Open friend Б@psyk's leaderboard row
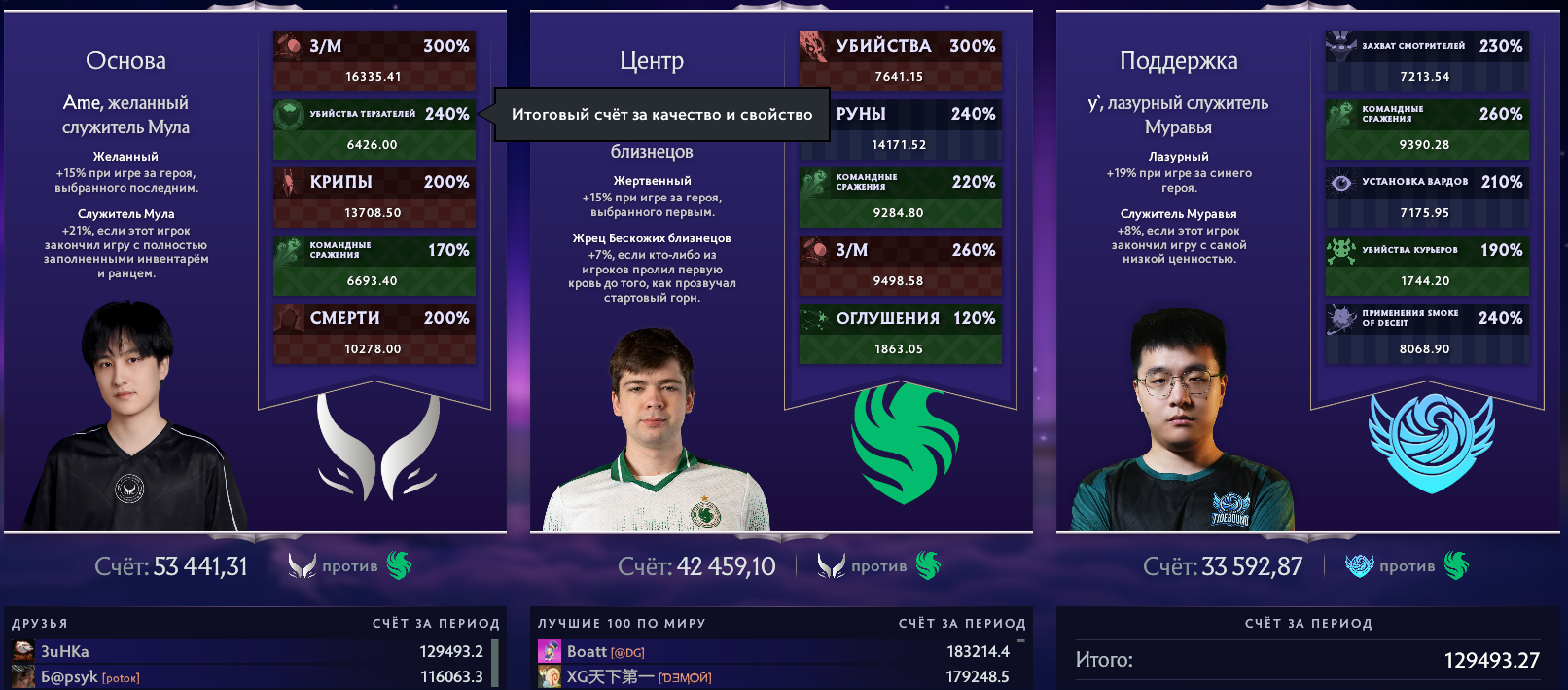1568x690 pixels. click(x=248, y=676)
